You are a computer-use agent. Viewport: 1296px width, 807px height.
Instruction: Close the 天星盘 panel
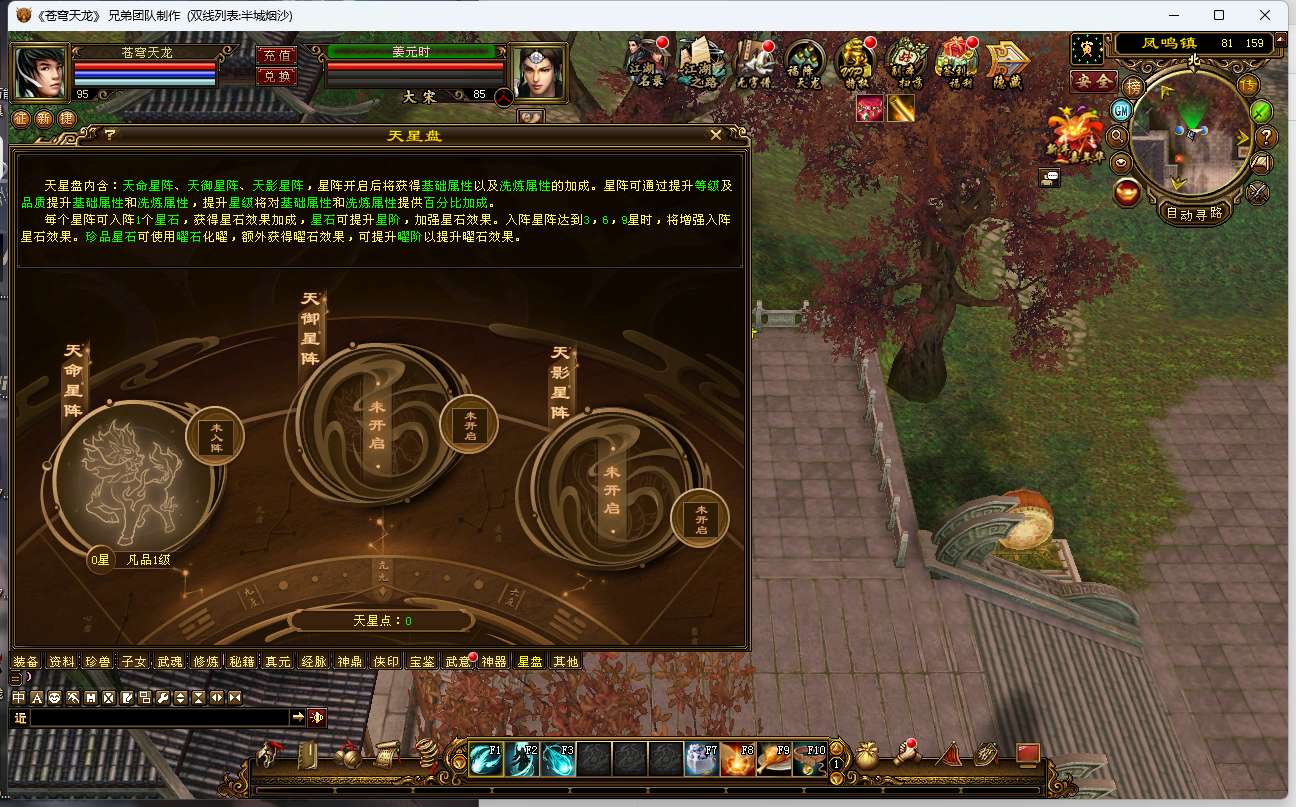pyautogui.click(x=716, y=135)
